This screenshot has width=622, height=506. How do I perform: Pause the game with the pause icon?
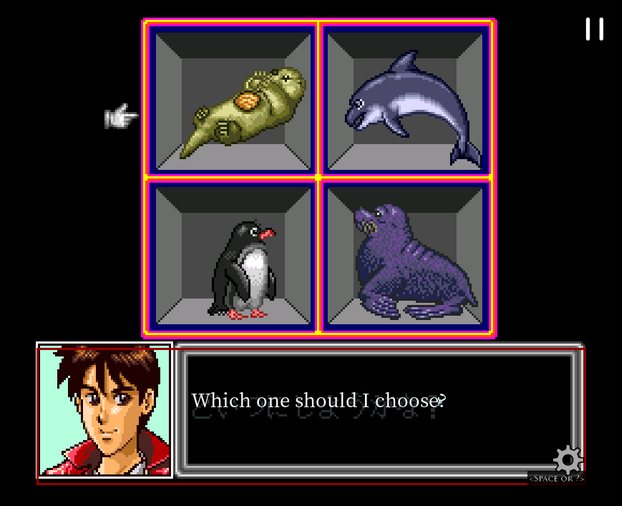[594, 29]
